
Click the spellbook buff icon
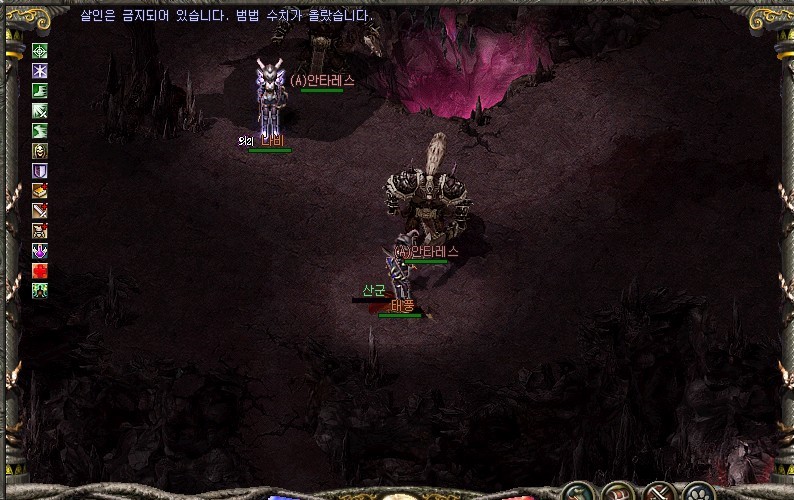(x=40, y=191)
